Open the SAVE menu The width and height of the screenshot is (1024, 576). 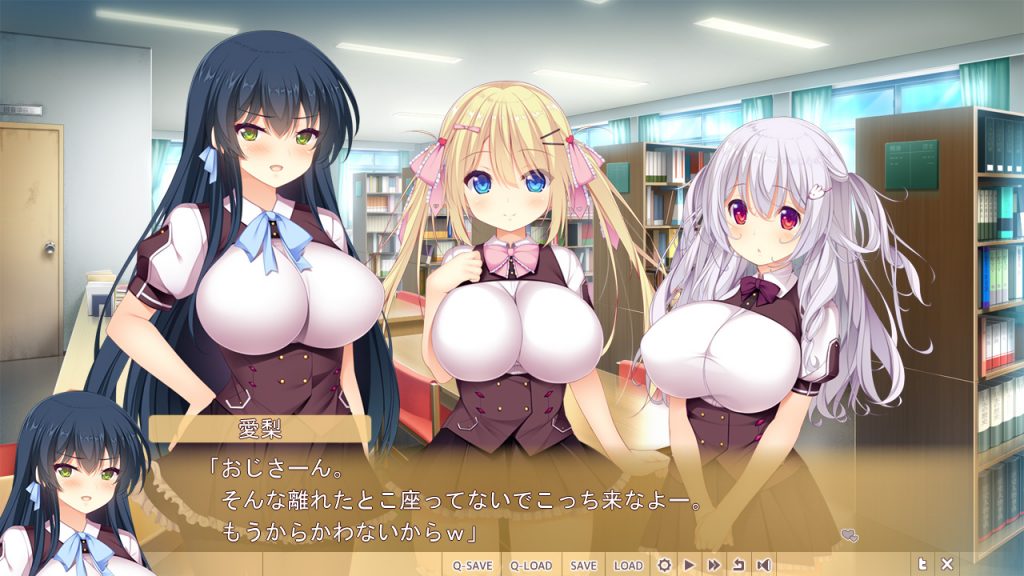point(583,565)
